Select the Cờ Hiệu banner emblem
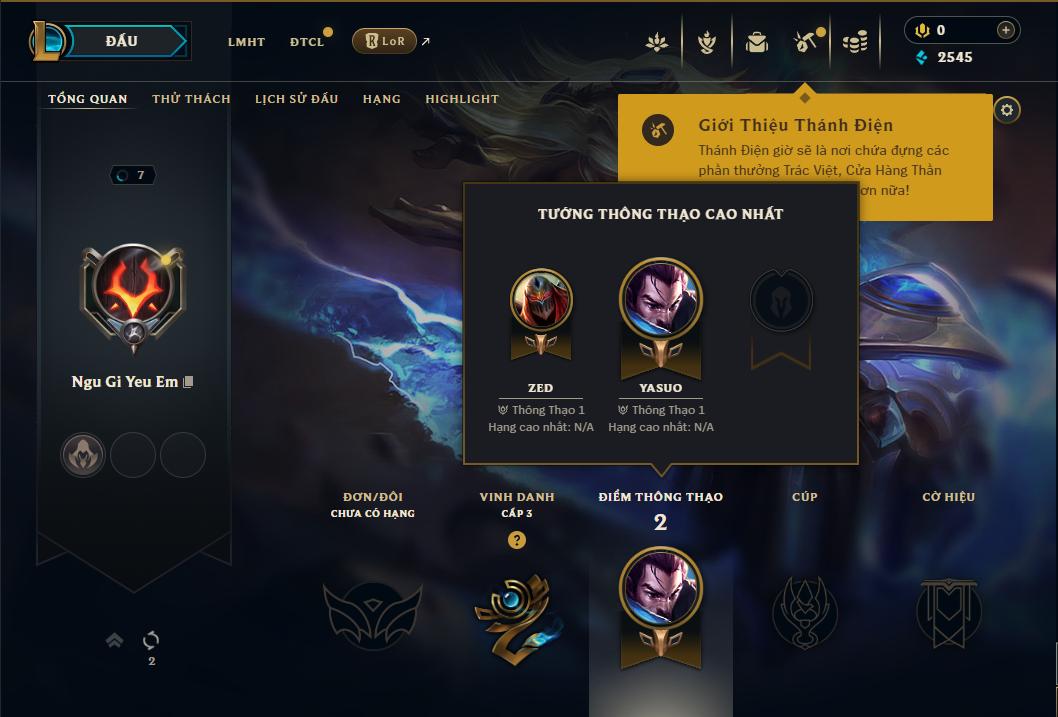Image resolution: width=1058 pixels, height=717 pixels. point(948,611)
